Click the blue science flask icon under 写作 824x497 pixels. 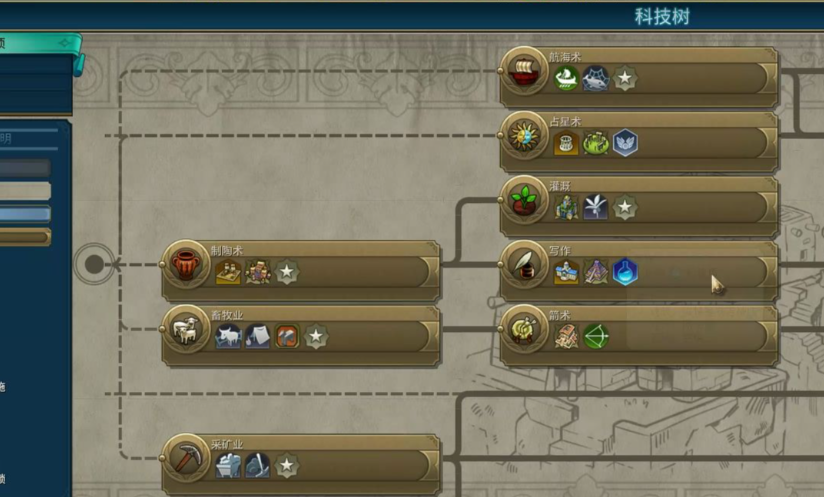625,272
